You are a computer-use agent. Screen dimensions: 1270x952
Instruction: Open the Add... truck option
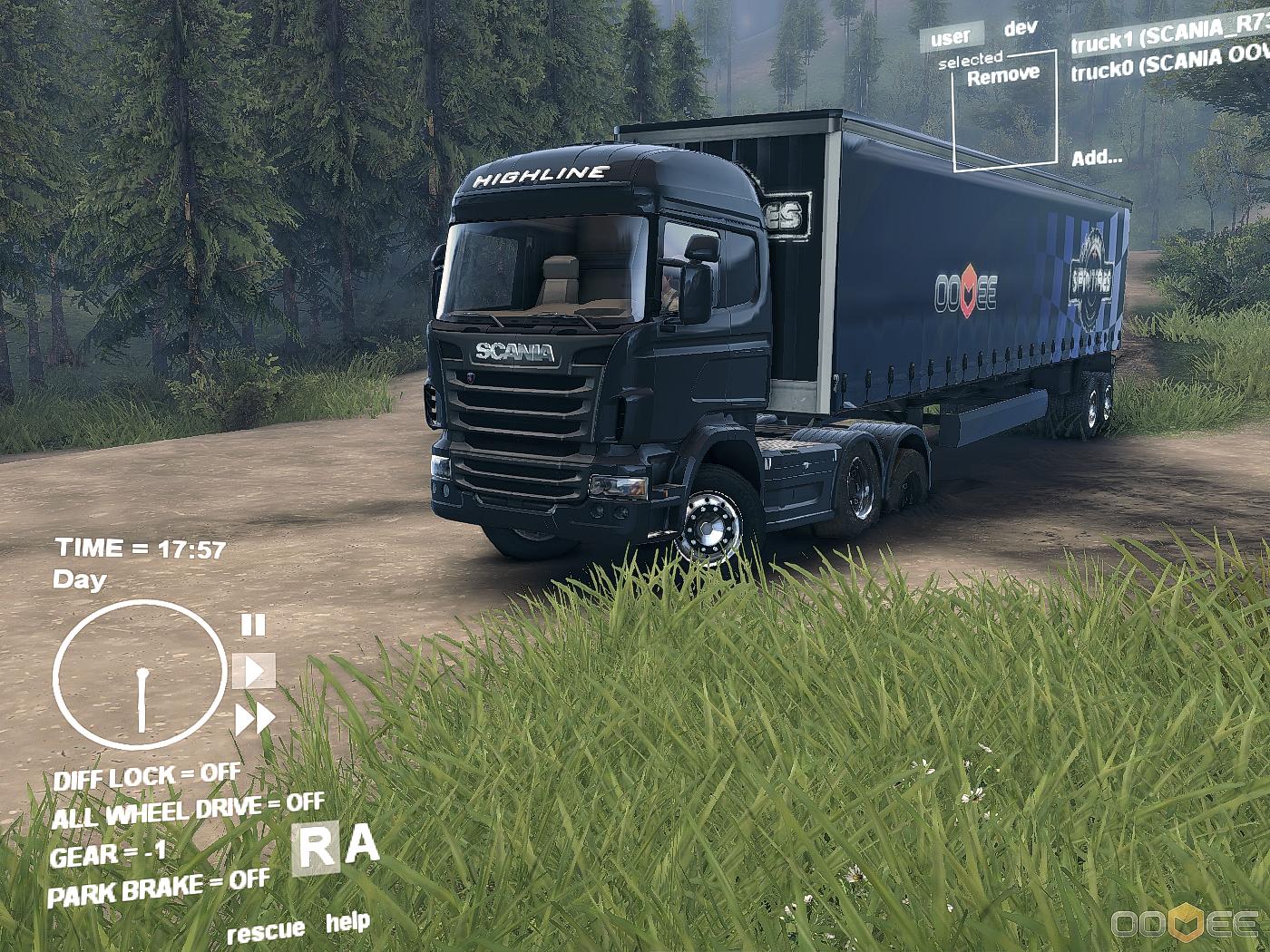pos(1097,158)
